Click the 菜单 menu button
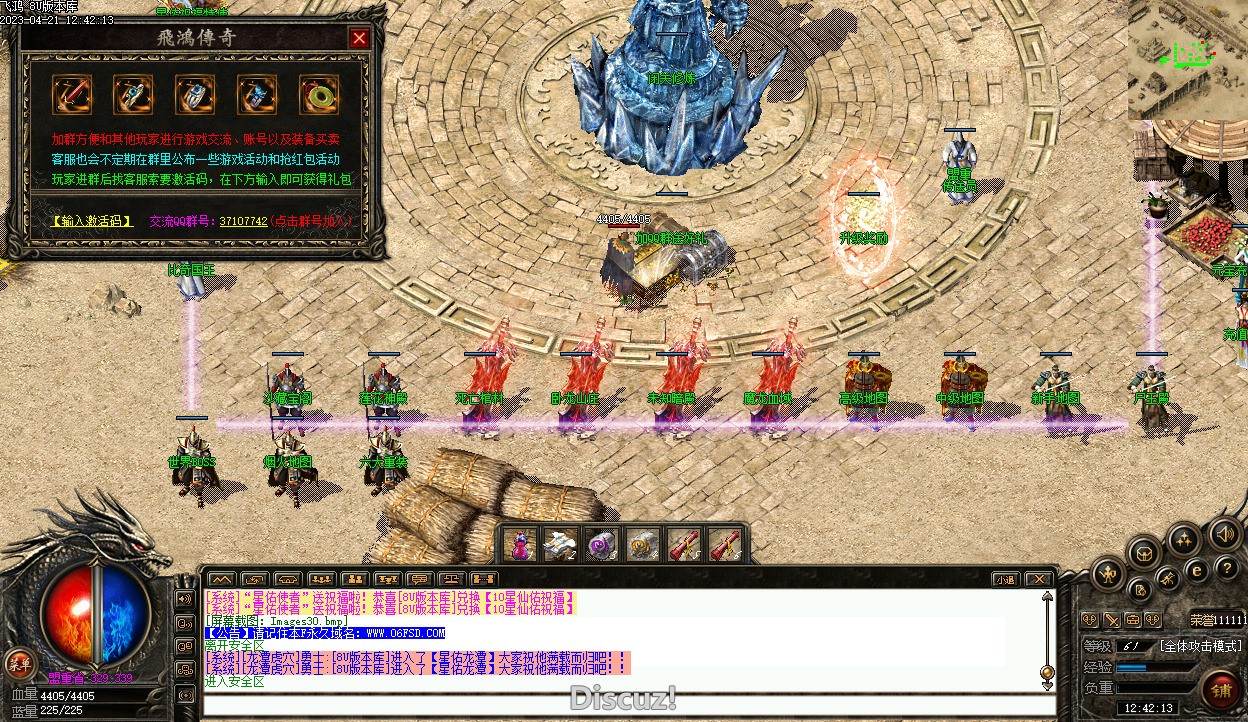This screenshot has width=1248, height=722. [19, 662]
